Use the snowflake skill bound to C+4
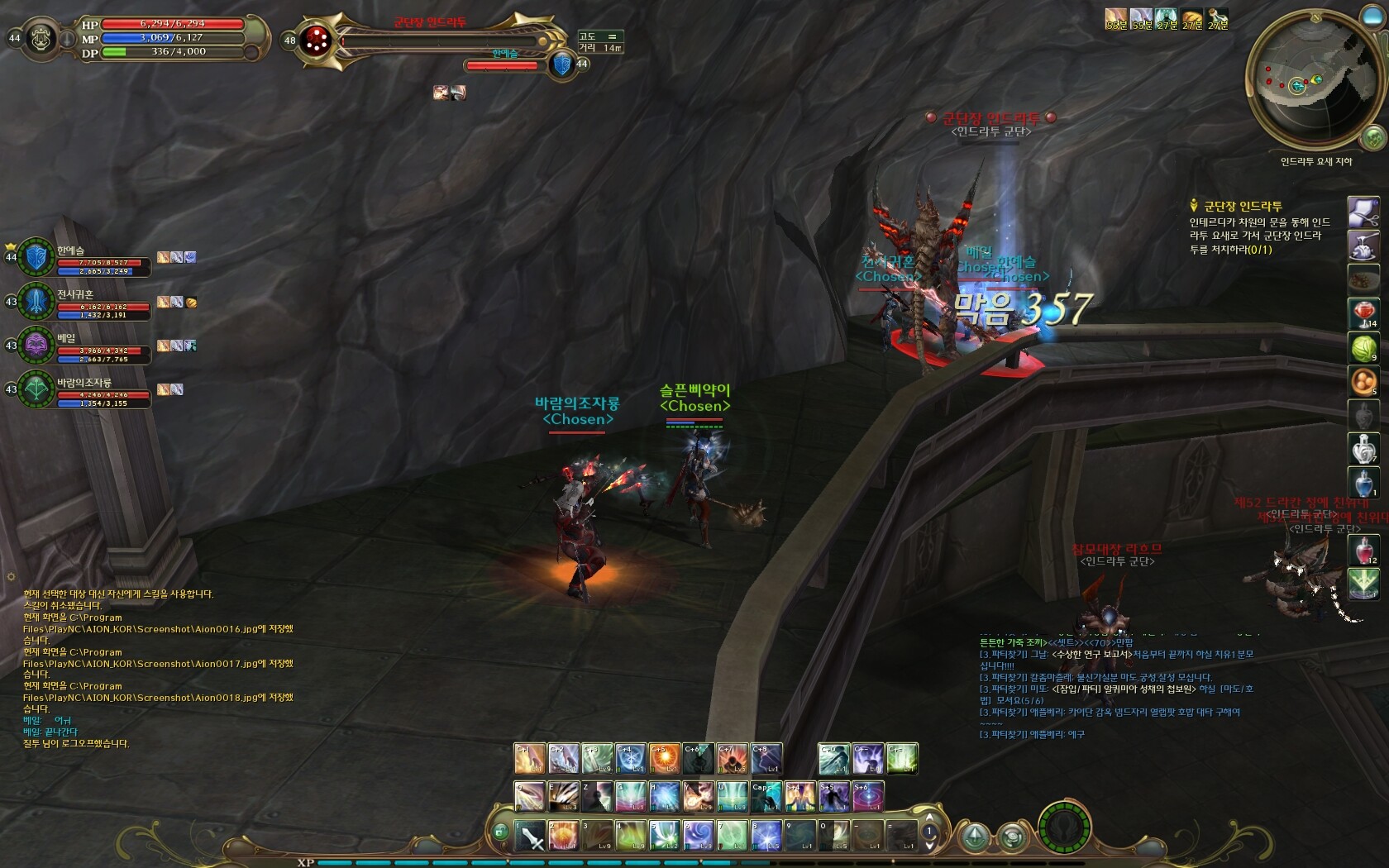 tap(630, 758)
